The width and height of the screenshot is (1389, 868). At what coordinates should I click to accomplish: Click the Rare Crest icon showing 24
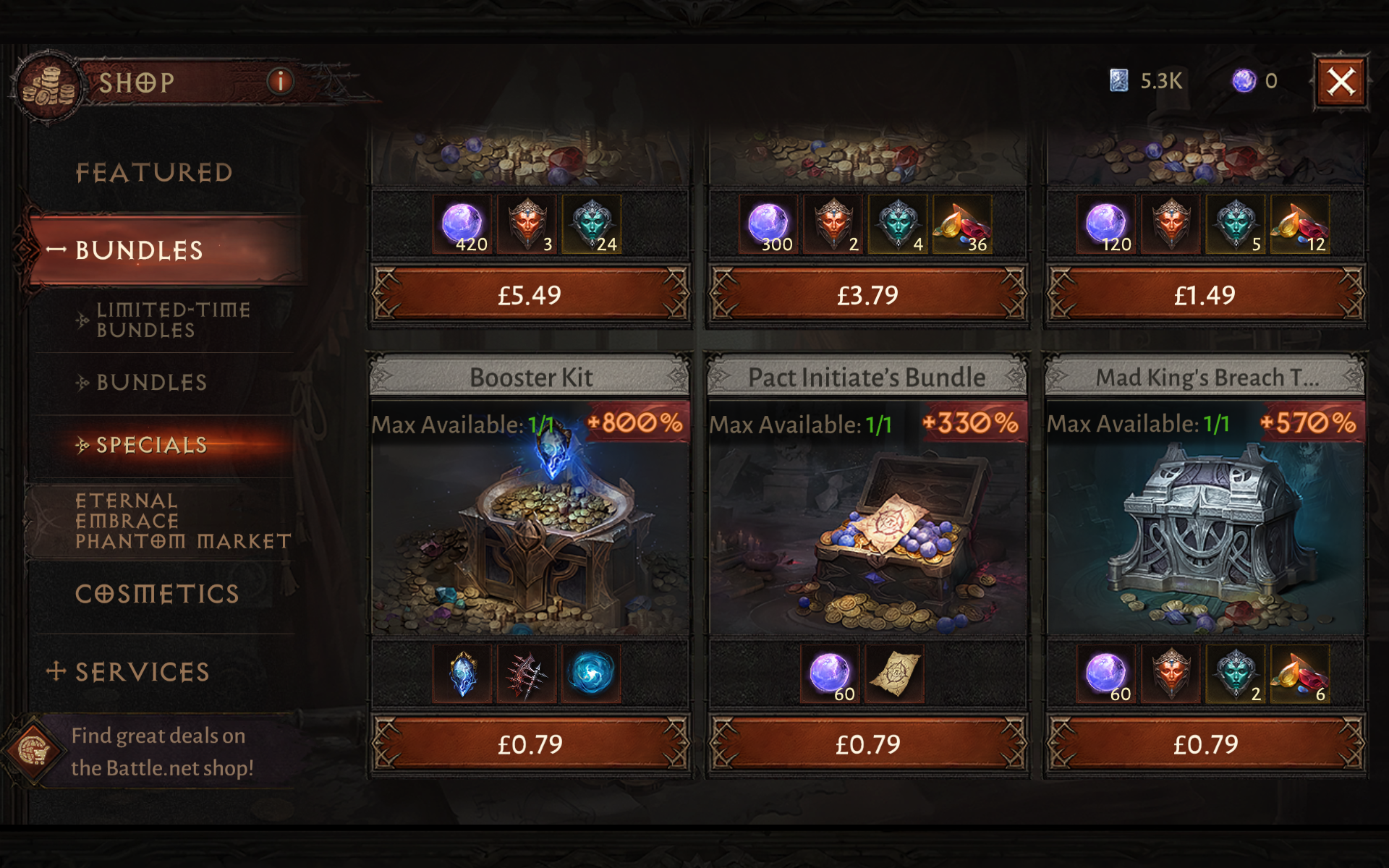point(591,224)
